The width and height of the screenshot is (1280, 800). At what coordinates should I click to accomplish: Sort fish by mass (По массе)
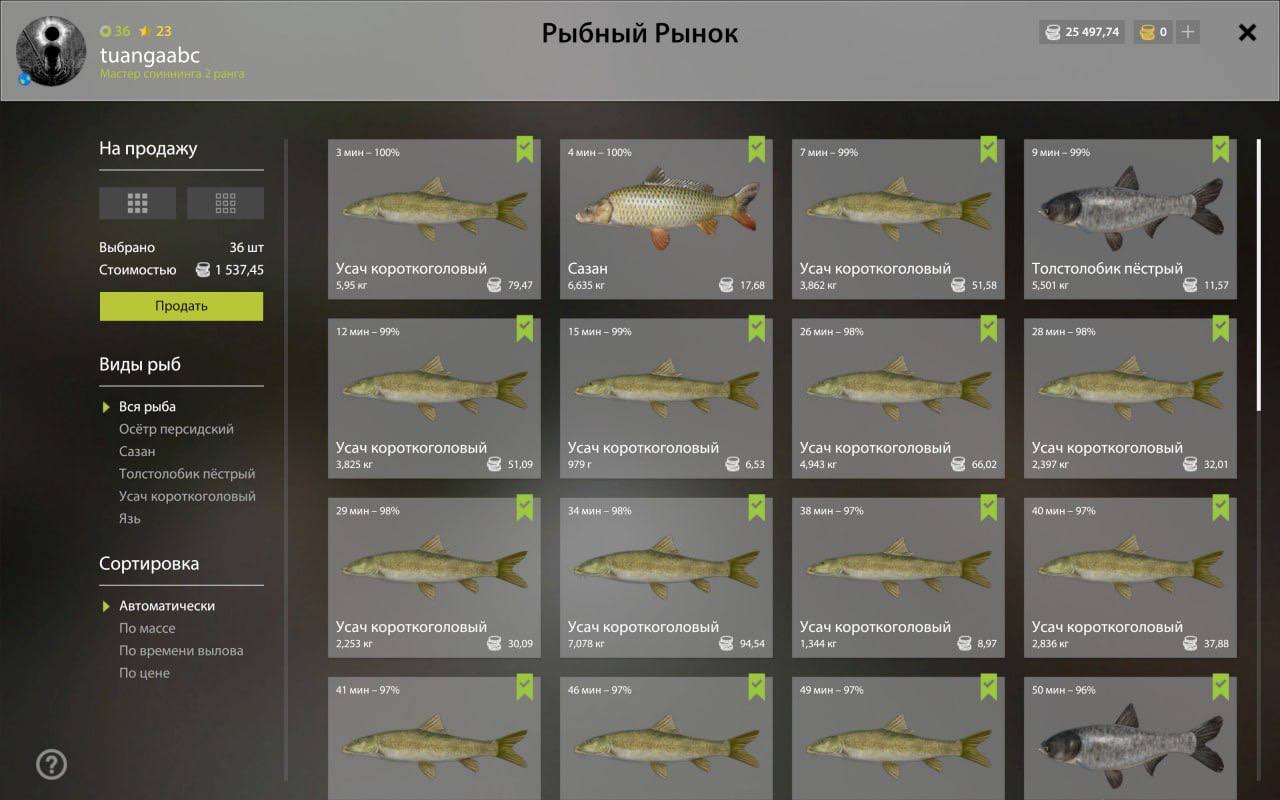[x=147, y=628]
